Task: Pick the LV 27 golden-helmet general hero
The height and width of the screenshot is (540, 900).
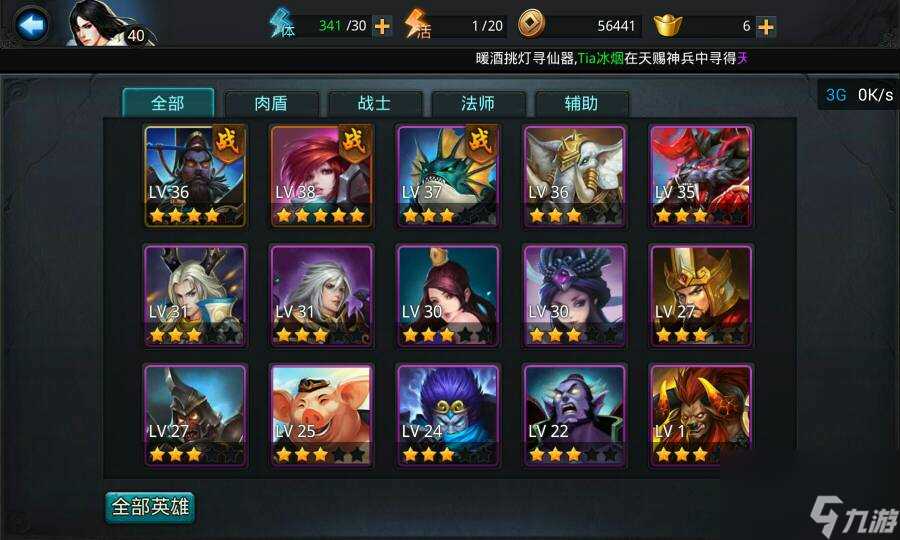Action: pyautogui.click(x=700, y=295)
